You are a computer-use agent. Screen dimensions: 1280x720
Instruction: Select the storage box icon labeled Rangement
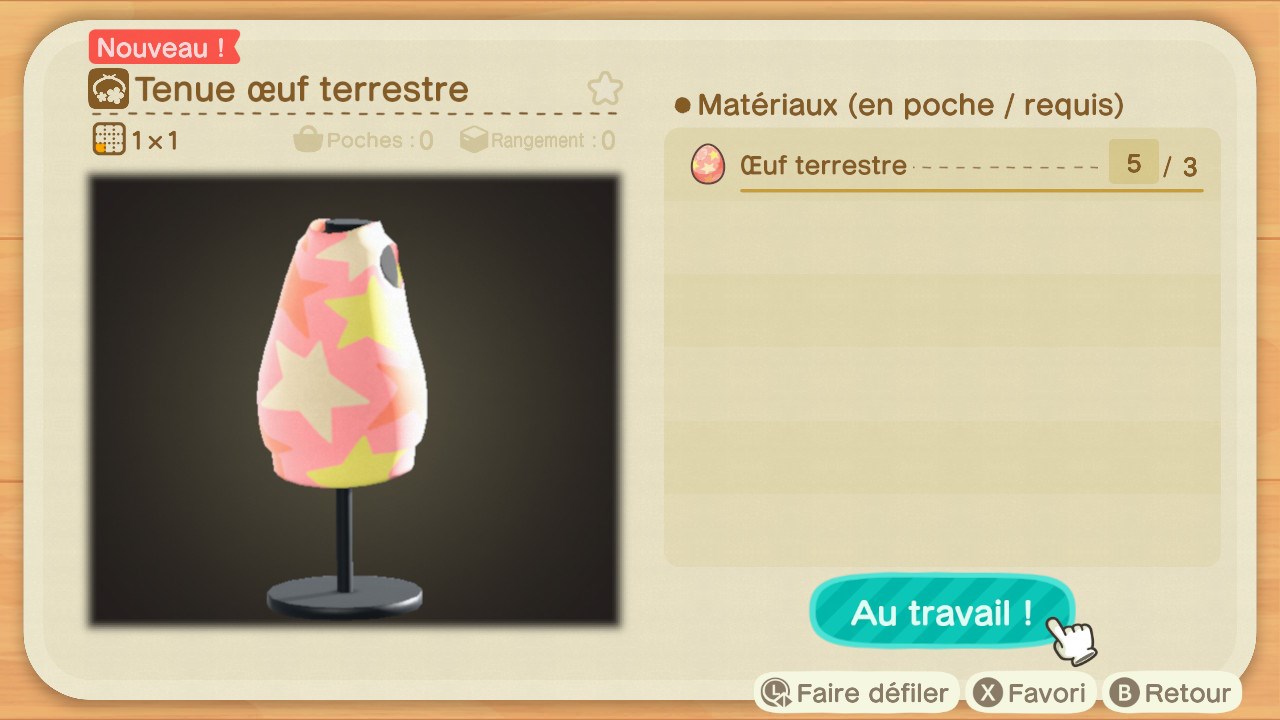472,140
